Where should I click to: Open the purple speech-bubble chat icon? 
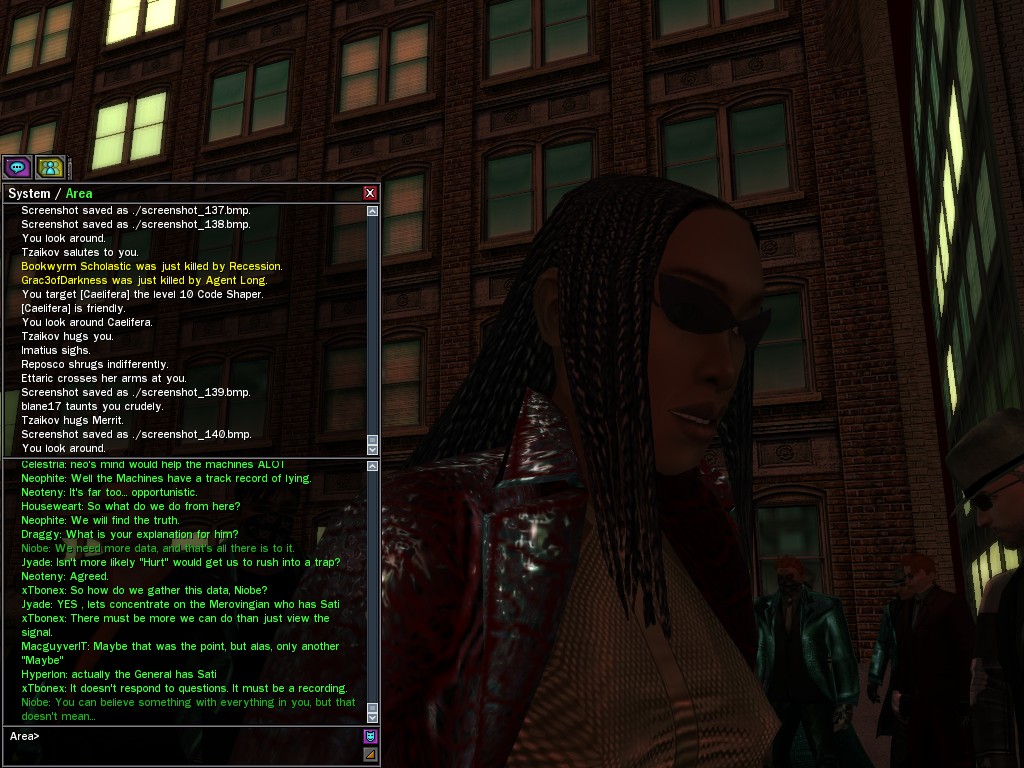point(17,167)
